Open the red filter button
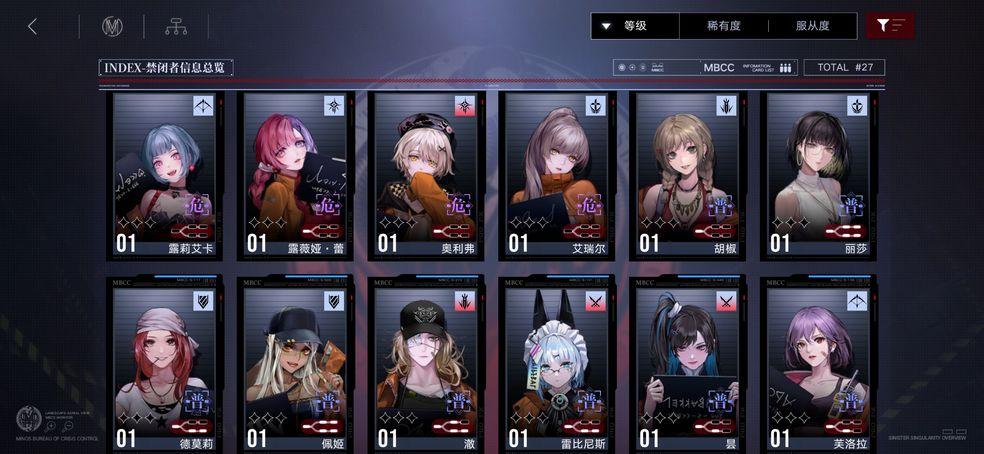Image resolution: width=984 pixels, height=454 pixels. pyautogui.click(x=890, y=26)
